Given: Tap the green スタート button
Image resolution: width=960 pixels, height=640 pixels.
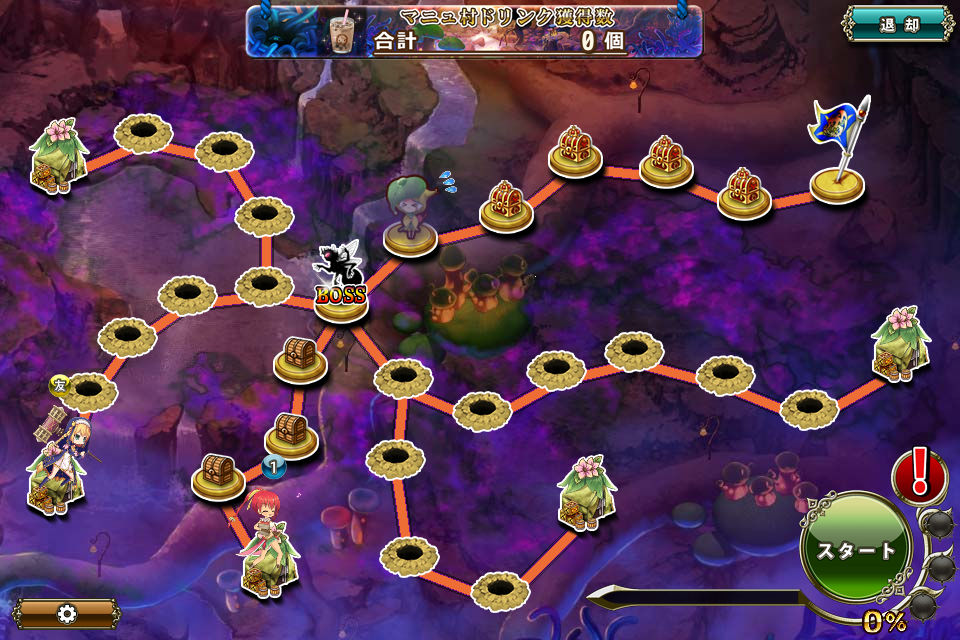Looking at the screenshot, I should [856, 551].
